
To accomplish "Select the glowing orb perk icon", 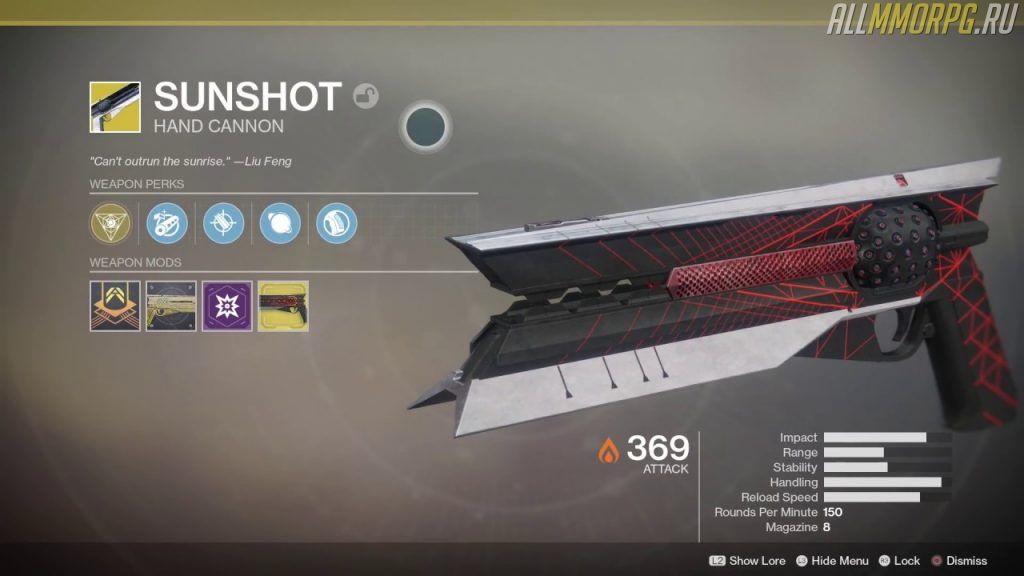I will coord(280,222).
